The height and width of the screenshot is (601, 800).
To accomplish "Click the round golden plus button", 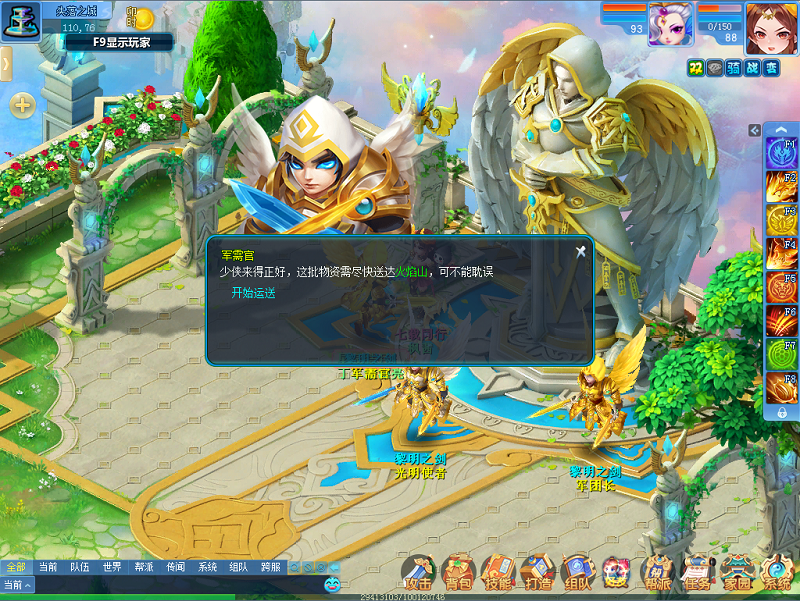I will pos(22,104).
